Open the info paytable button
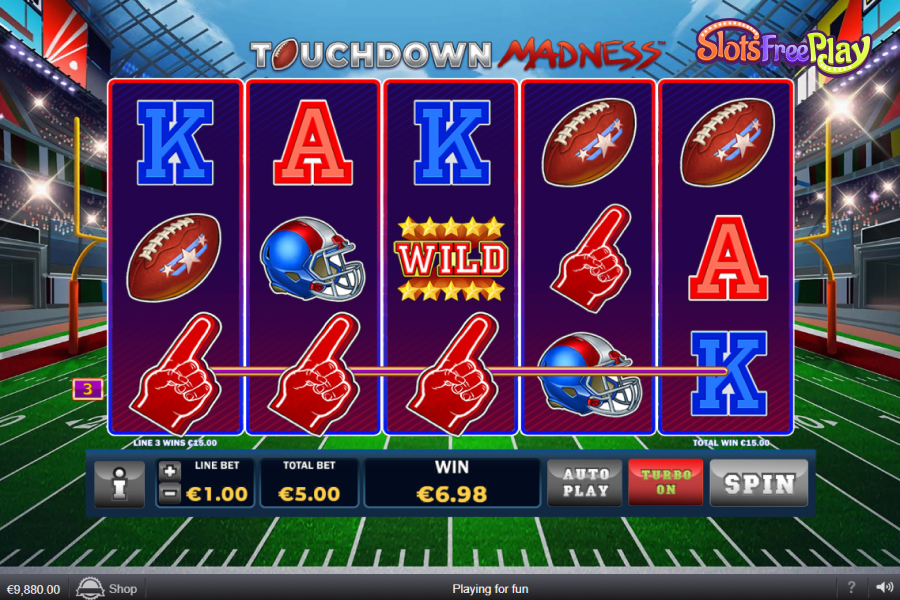The width and height of the screenshot is (900, 600). tap(119, 484)
